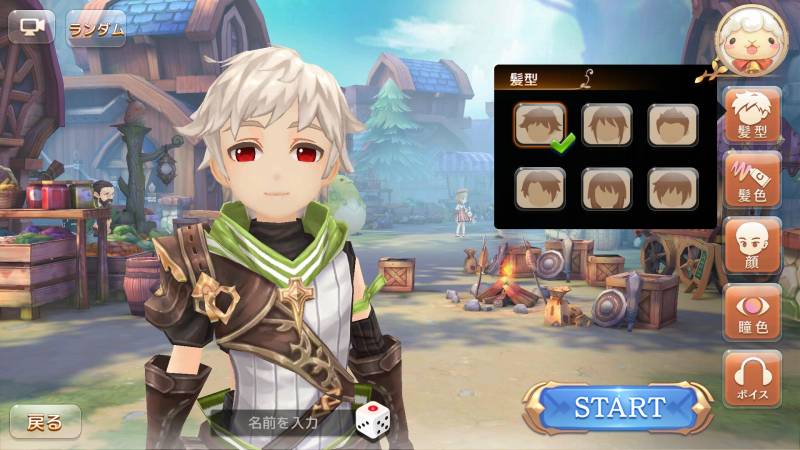Choose the short spiky upswept hairstyle
This screenshot has height=450, width=800.
(x=672, y=125)
